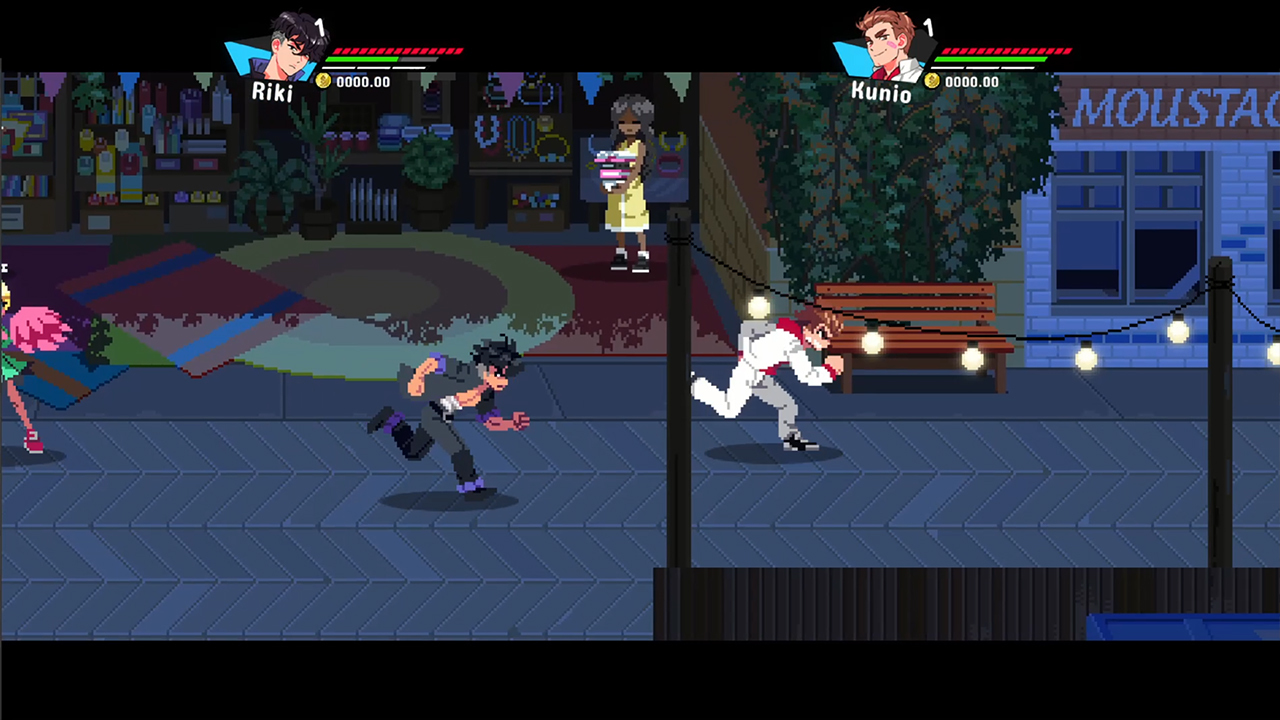
Task: Click the Riki name label
Action: click(x=273, y=94)
